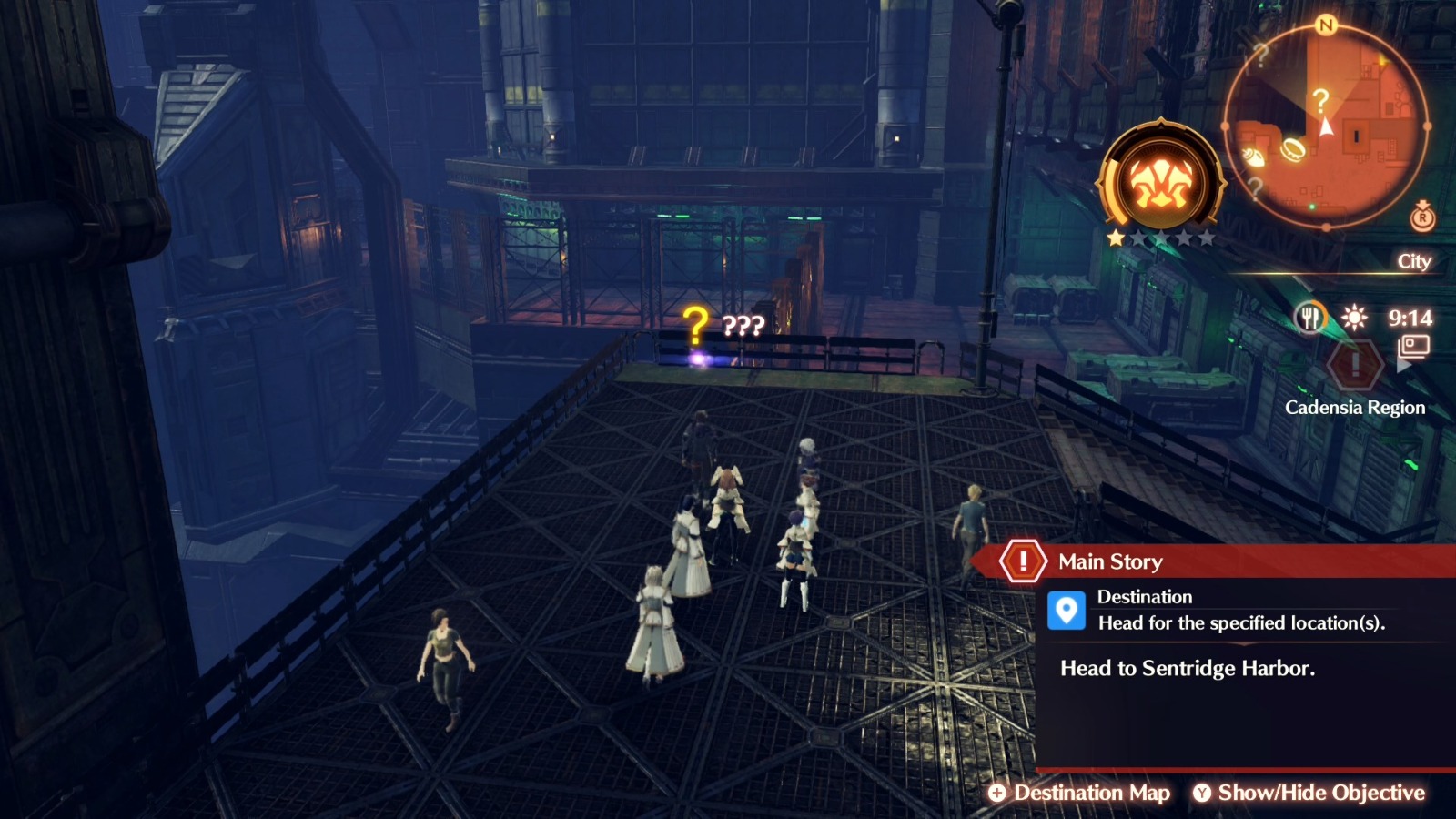Image resolution: width=1456 pixels, height=819 pixels.
Task: Select the fork and knife meal icon
Action: [x=1309, y=318]
